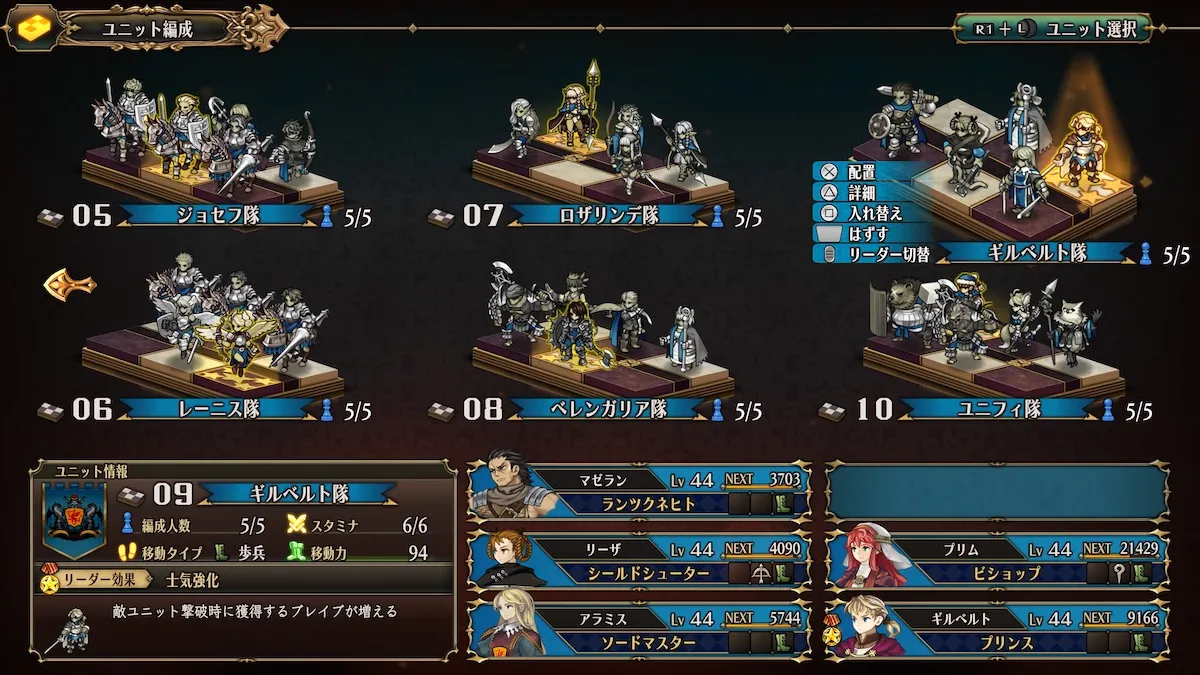Select the empty member slot panel
This screenshot has height=675, width=1200.
pyautogui.click(x=997, y=491)
